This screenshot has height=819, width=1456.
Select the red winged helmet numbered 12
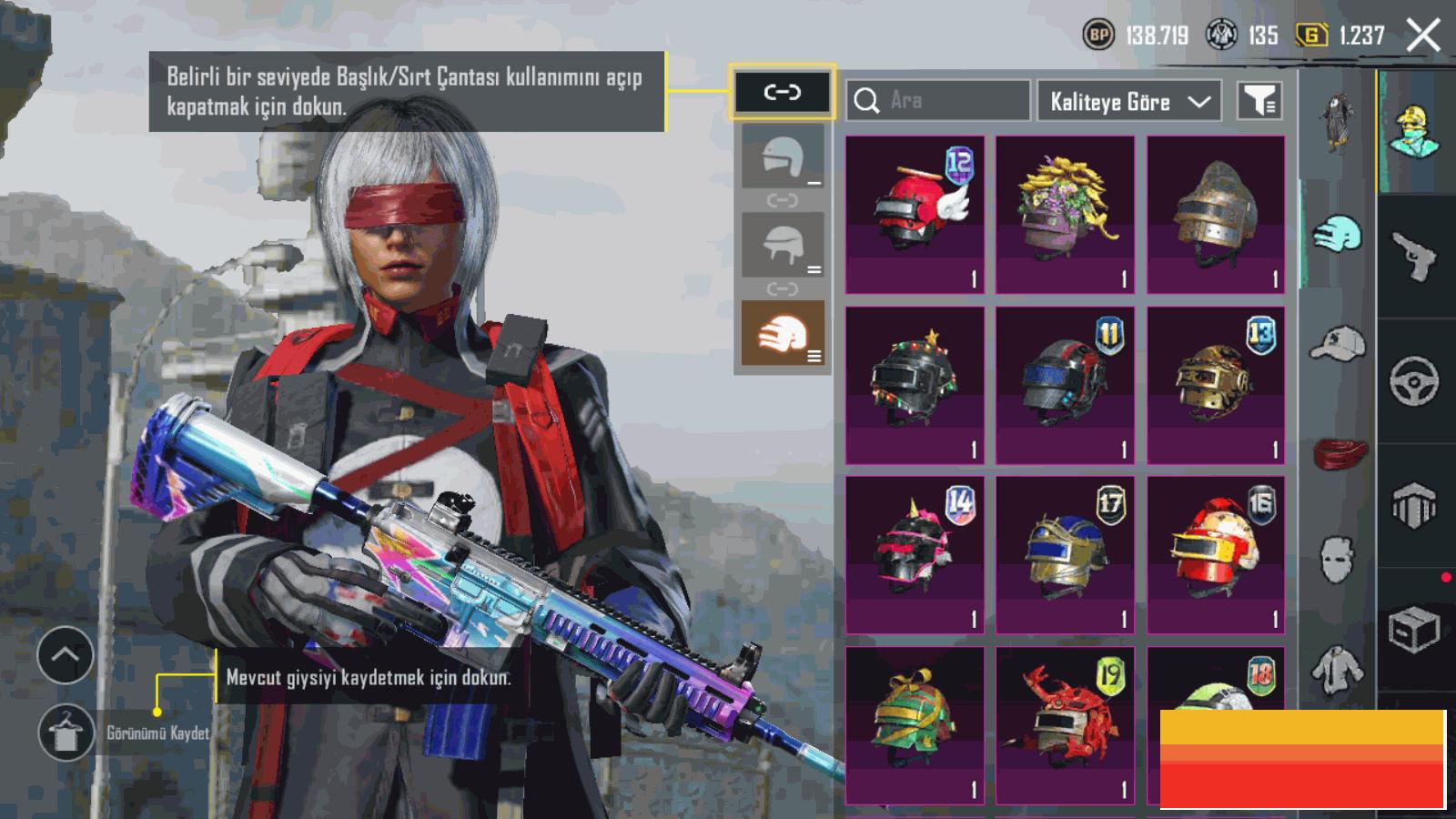click(915, 214)
